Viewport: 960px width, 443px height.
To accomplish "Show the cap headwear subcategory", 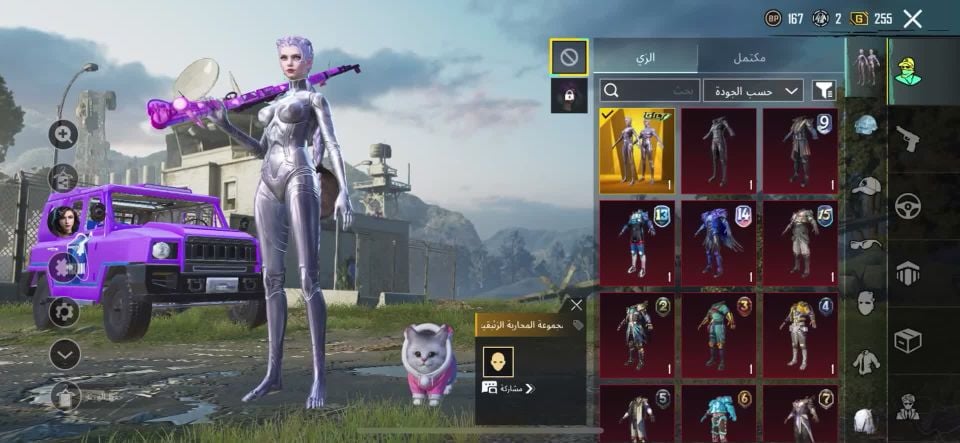I will [x=866, y=186].
